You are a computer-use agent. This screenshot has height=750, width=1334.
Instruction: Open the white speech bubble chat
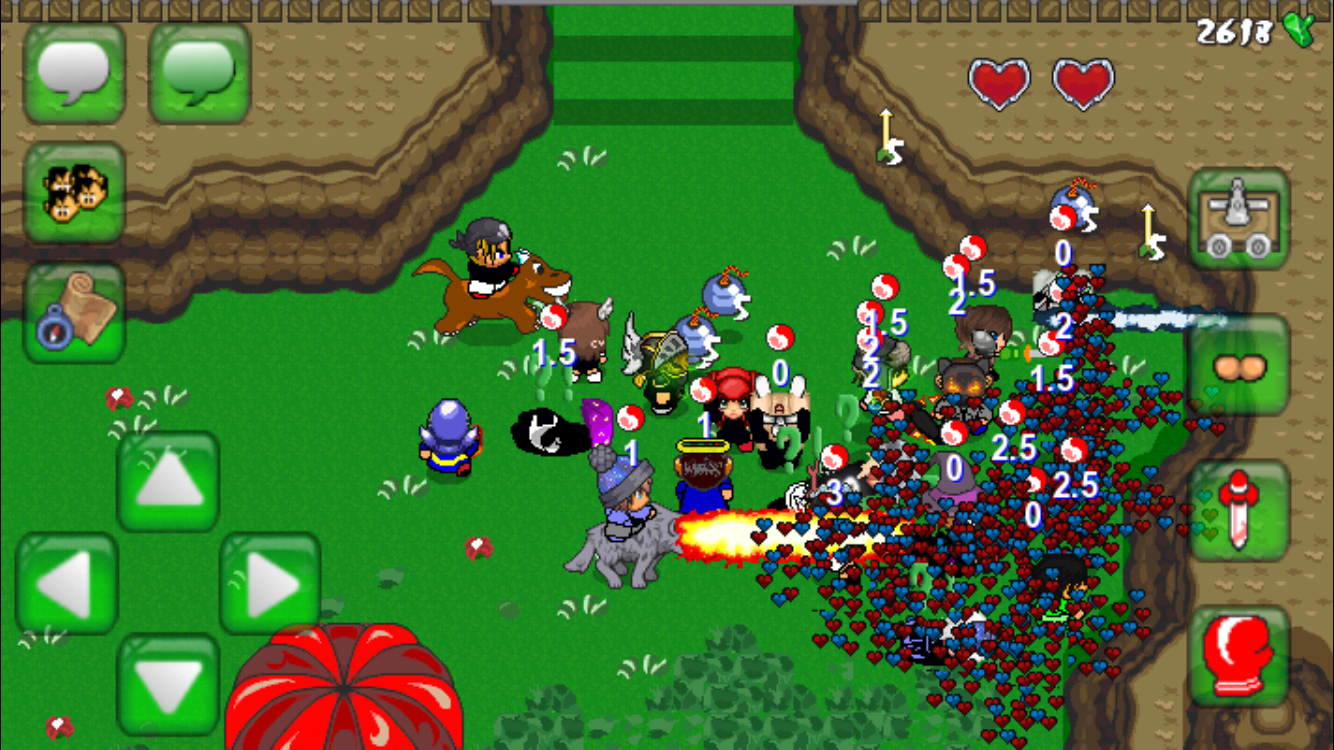tap(75, 72)
